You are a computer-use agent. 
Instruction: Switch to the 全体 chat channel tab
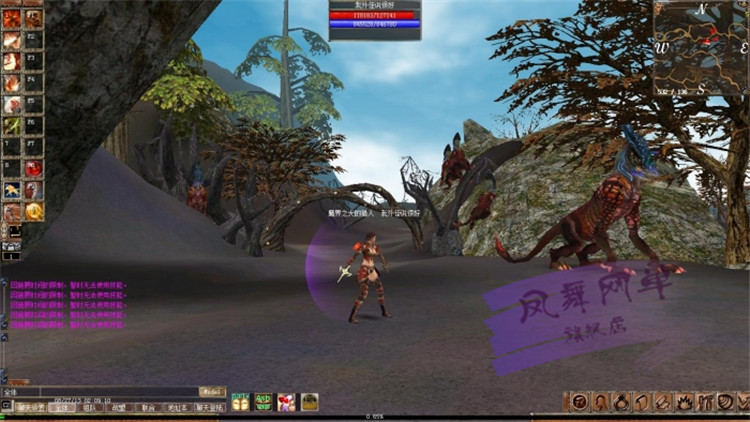pyautogui.click(x=62, y=407)
